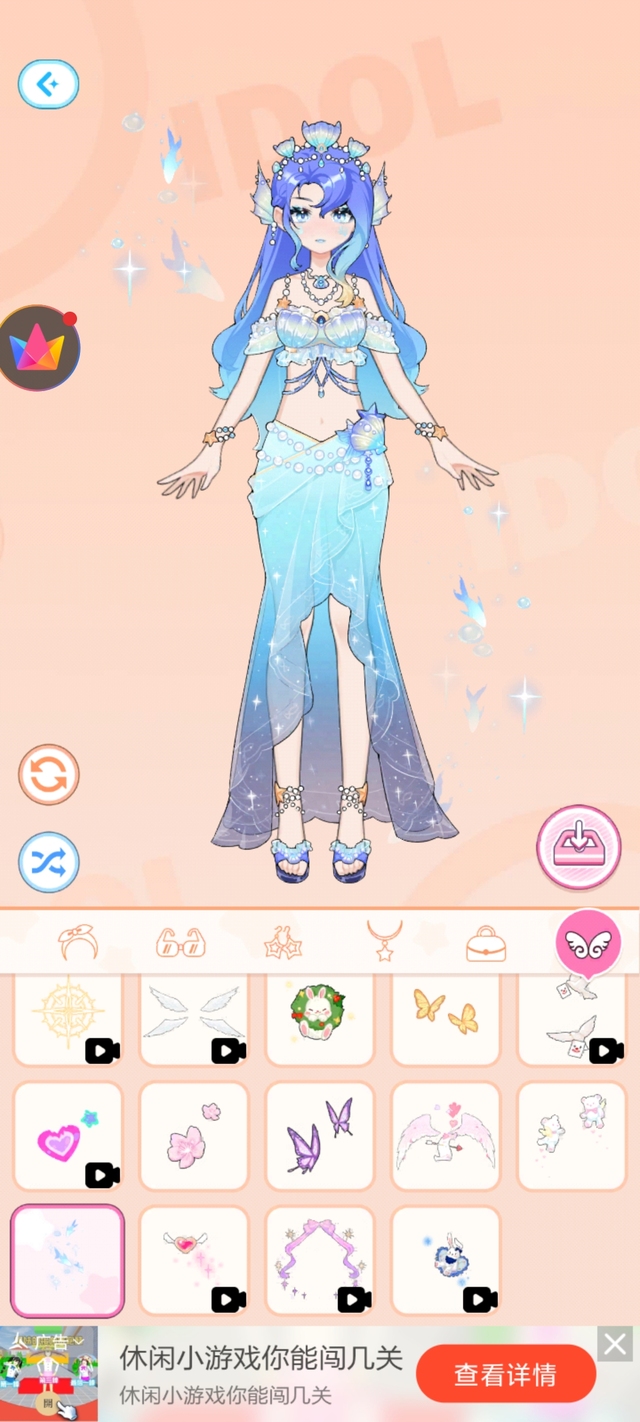Select the purple ribbon bow arch item
The image size is (640, 1422).
(319, 1260)
